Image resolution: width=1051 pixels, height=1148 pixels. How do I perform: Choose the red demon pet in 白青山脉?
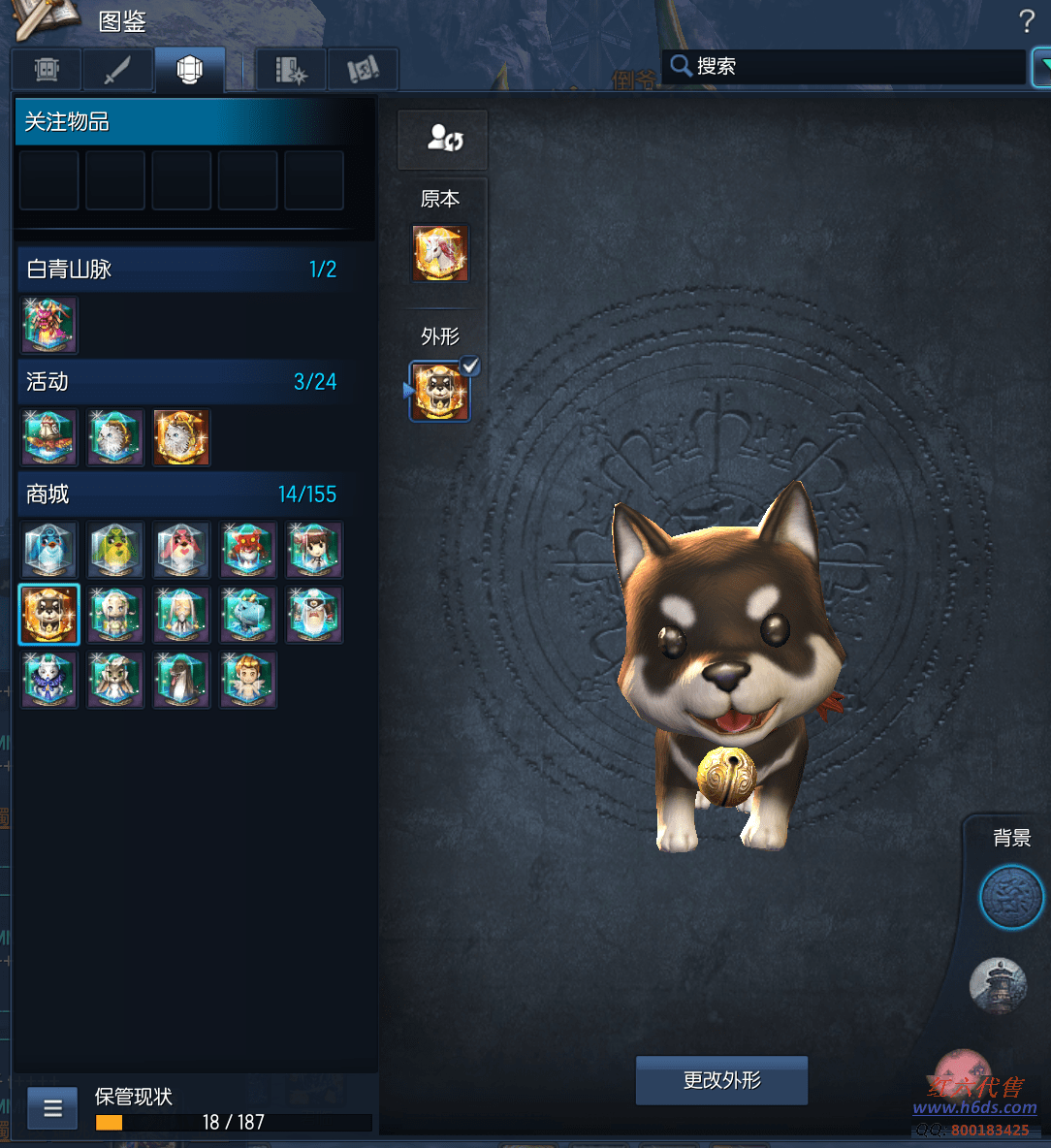click(49, 325)
